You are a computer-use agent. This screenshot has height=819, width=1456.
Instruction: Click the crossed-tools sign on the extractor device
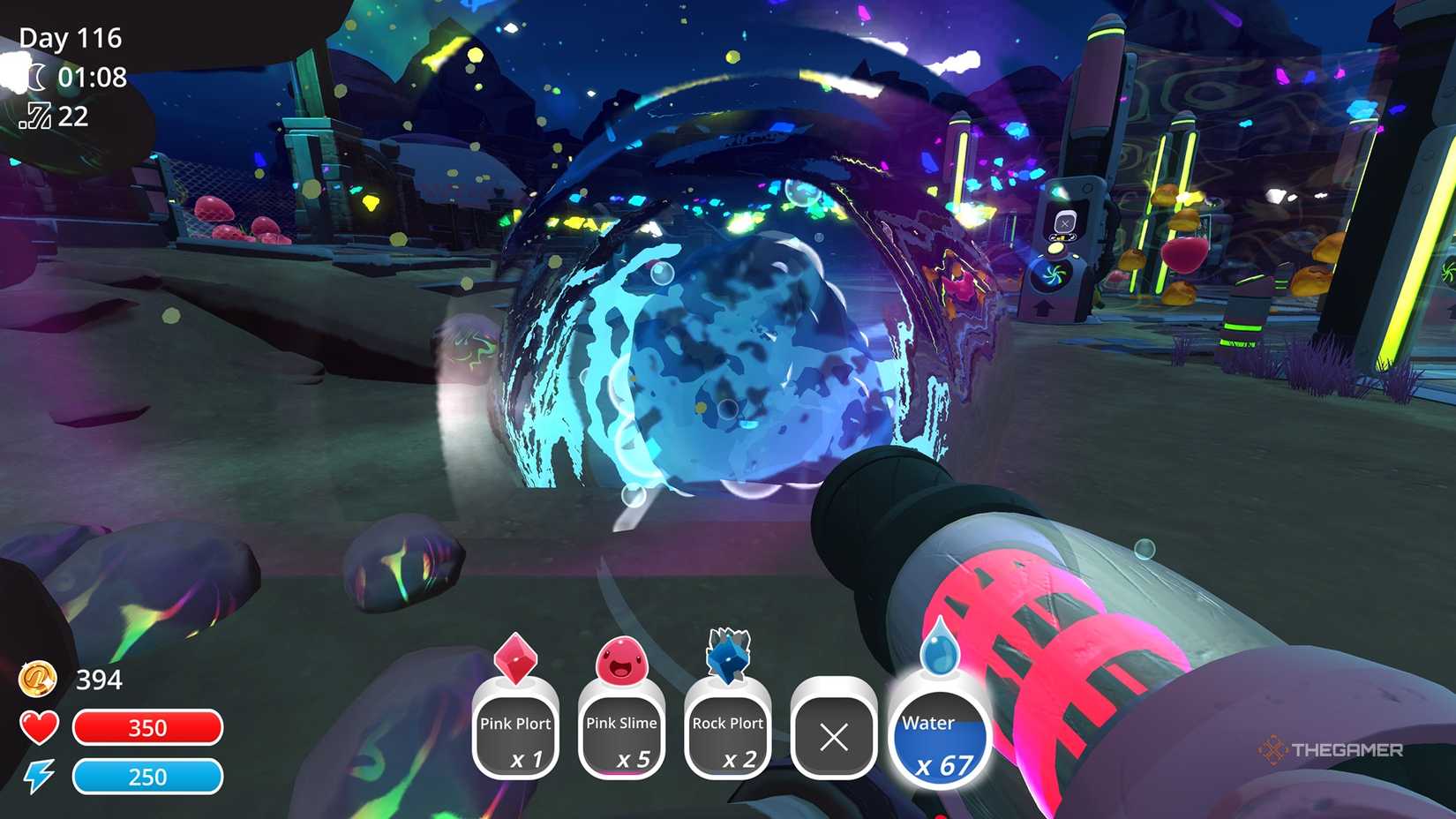click(x=1065, y=222)
